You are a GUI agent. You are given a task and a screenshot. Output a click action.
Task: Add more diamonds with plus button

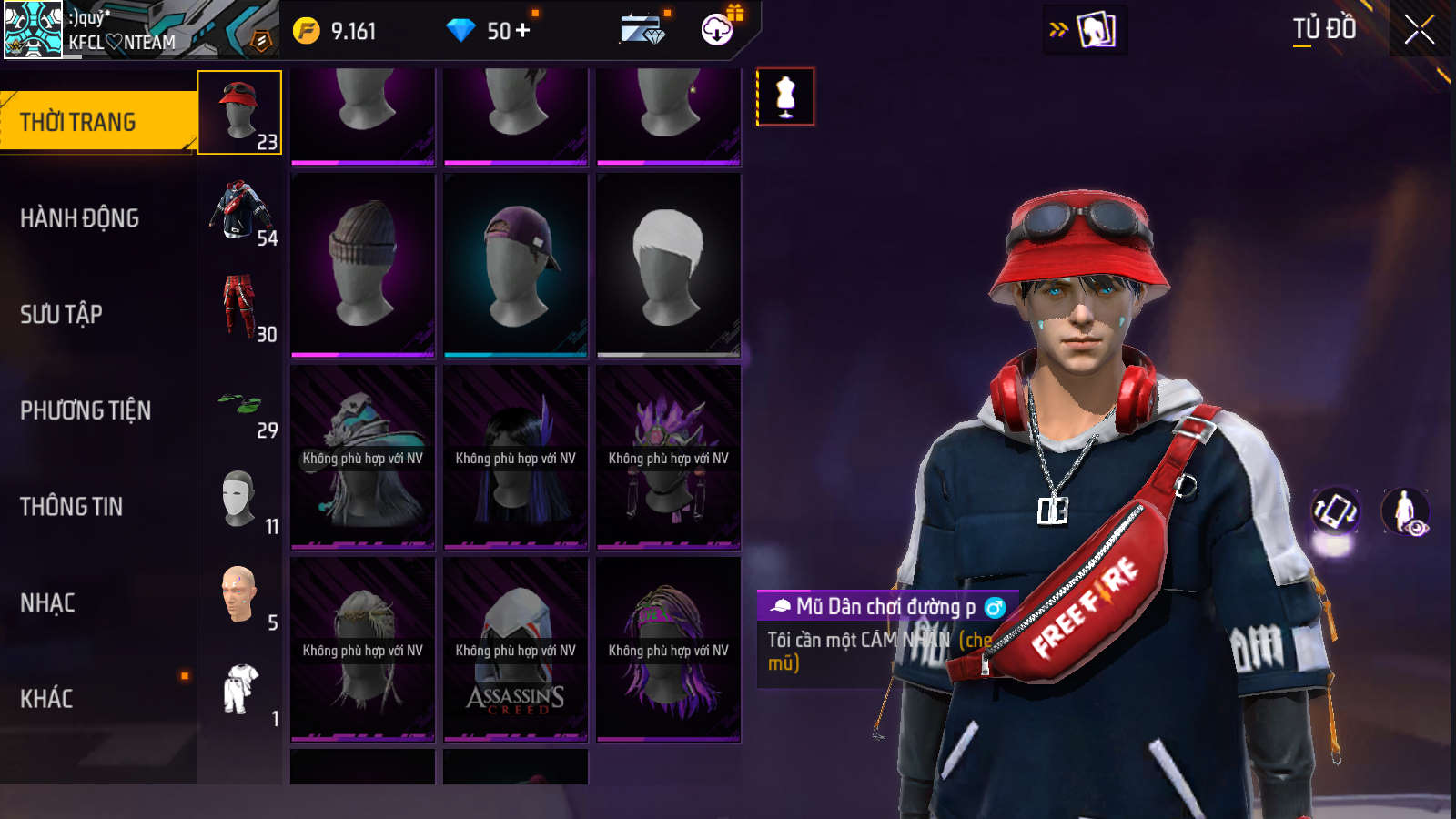522,31
